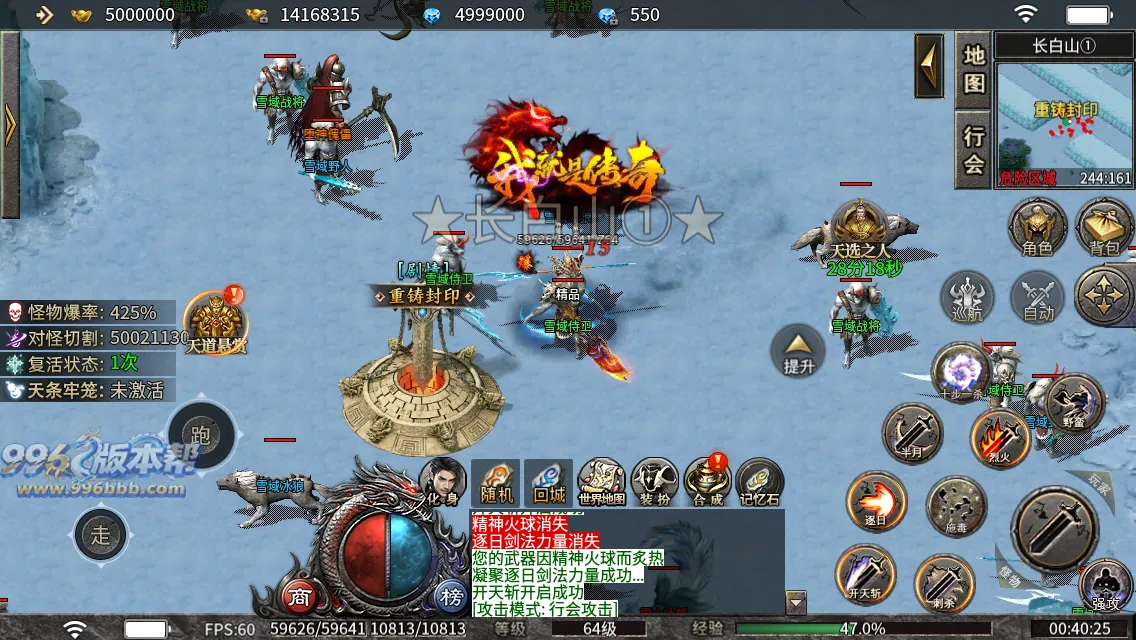The height and width of the screenshot is (640, 1136).
Task: Open the 行会 guild panel
Action: coord(974,149)
